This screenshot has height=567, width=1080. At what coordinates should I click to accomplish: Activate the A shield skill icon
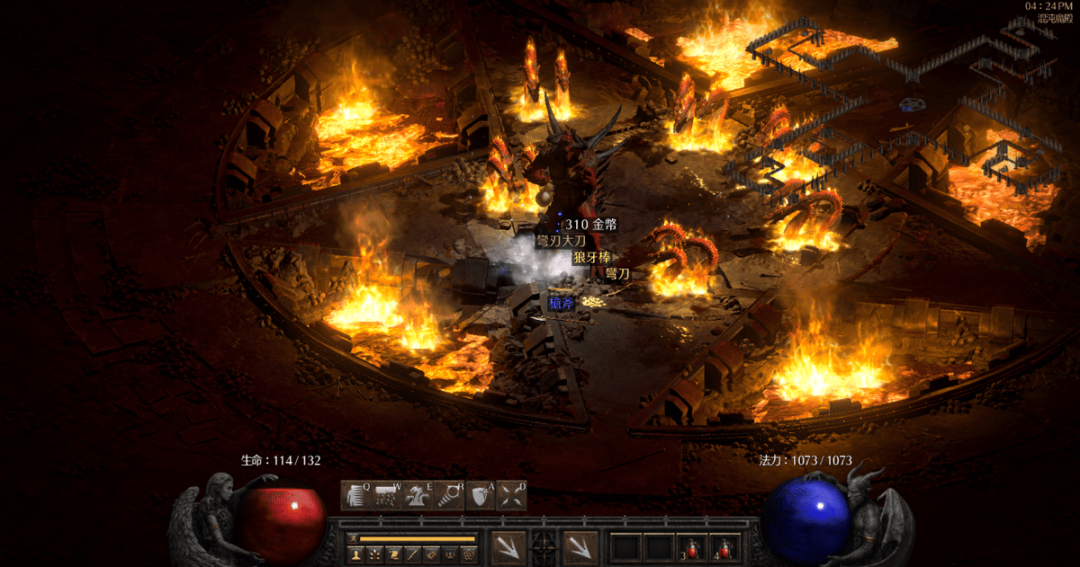point(480,496)
